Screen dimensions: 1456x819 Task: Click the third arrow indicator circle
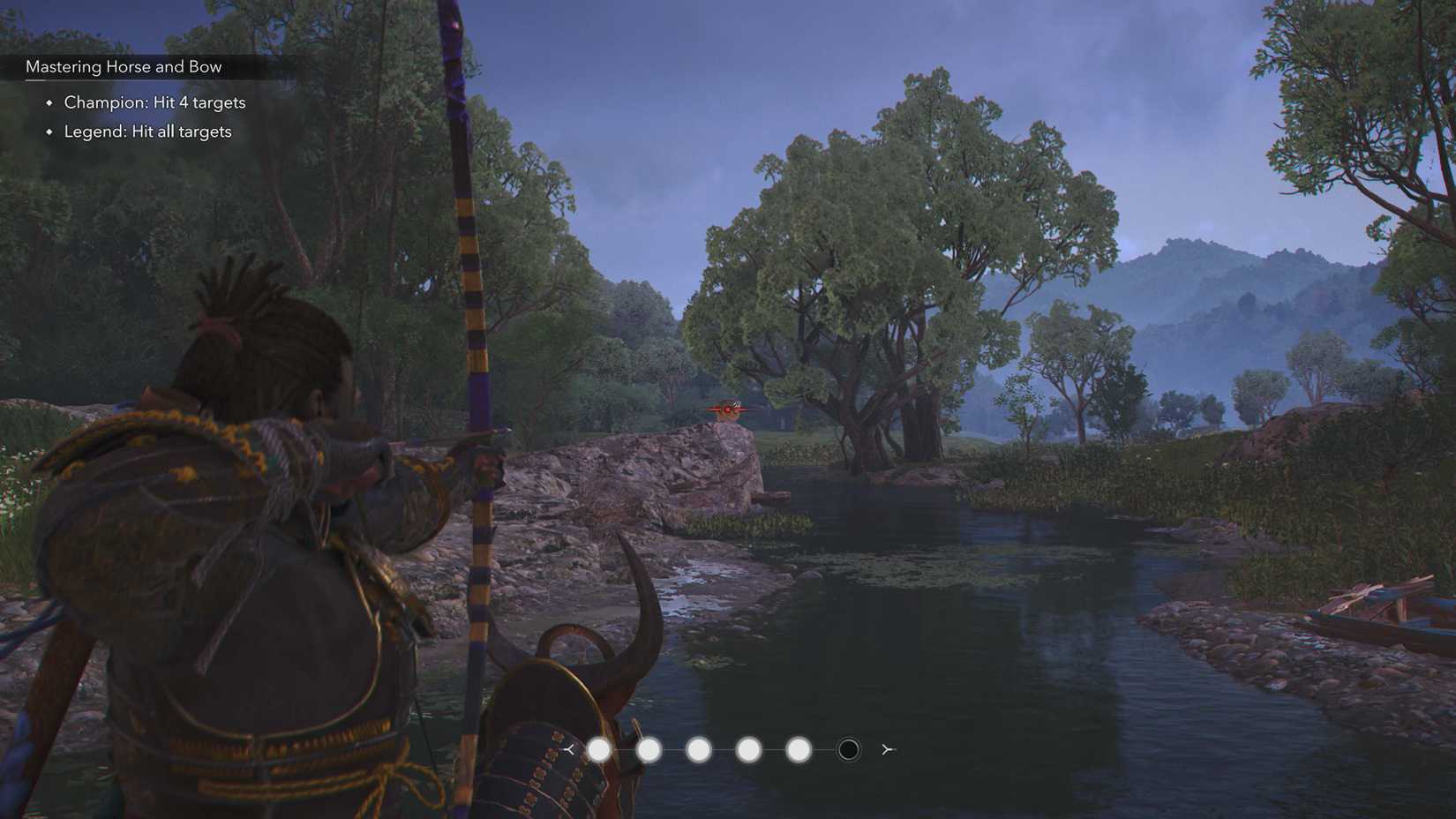pos(699,749)
